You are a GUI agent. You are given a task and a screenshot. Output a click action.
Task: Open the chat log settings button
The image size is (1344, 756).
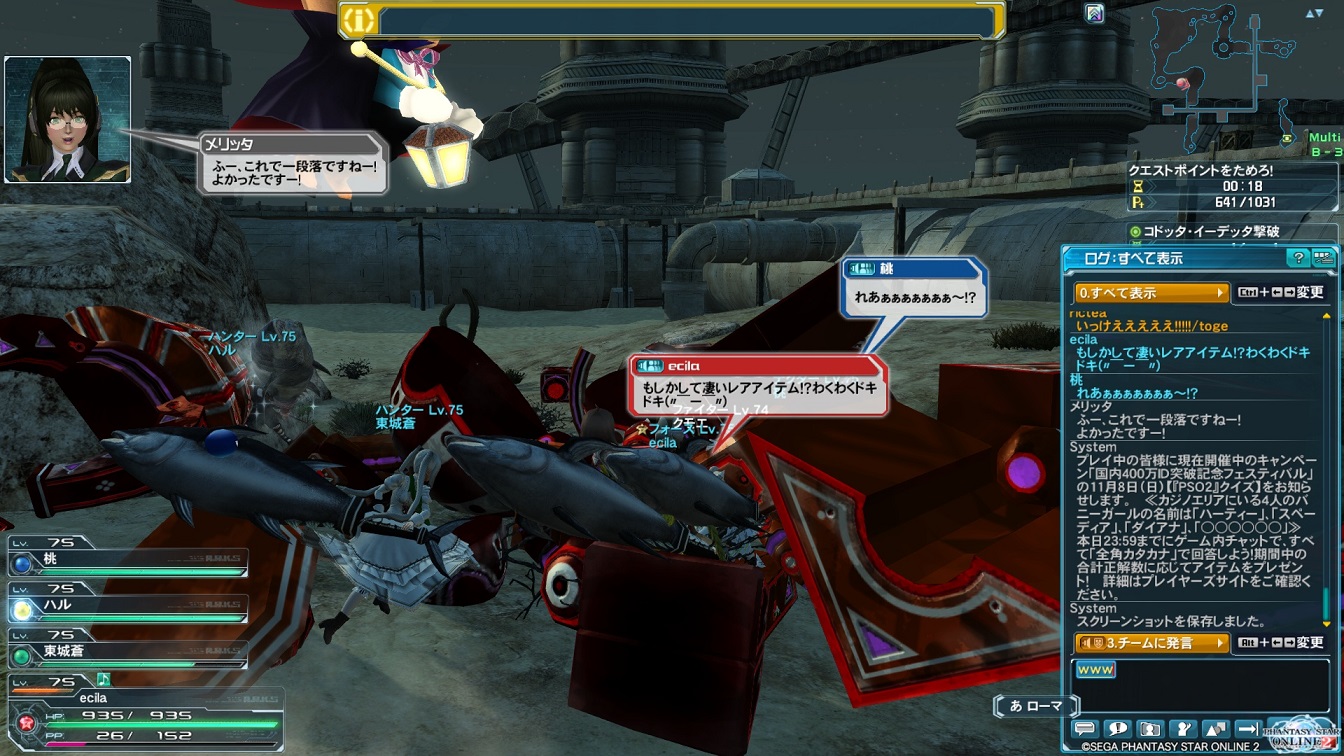tap(1323, 259)
